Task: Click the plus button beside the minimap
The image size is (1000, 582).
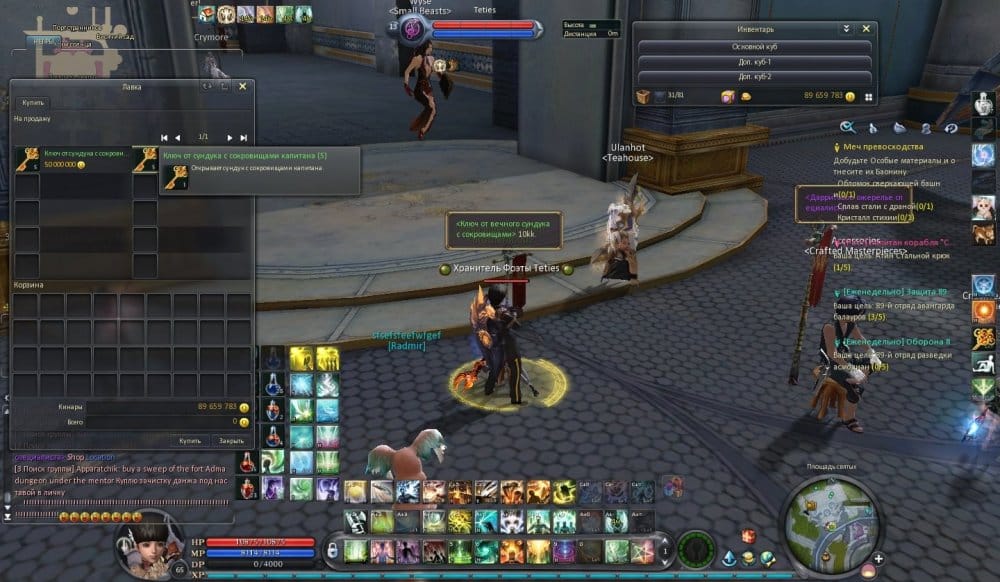Action: tap(877, 558)
